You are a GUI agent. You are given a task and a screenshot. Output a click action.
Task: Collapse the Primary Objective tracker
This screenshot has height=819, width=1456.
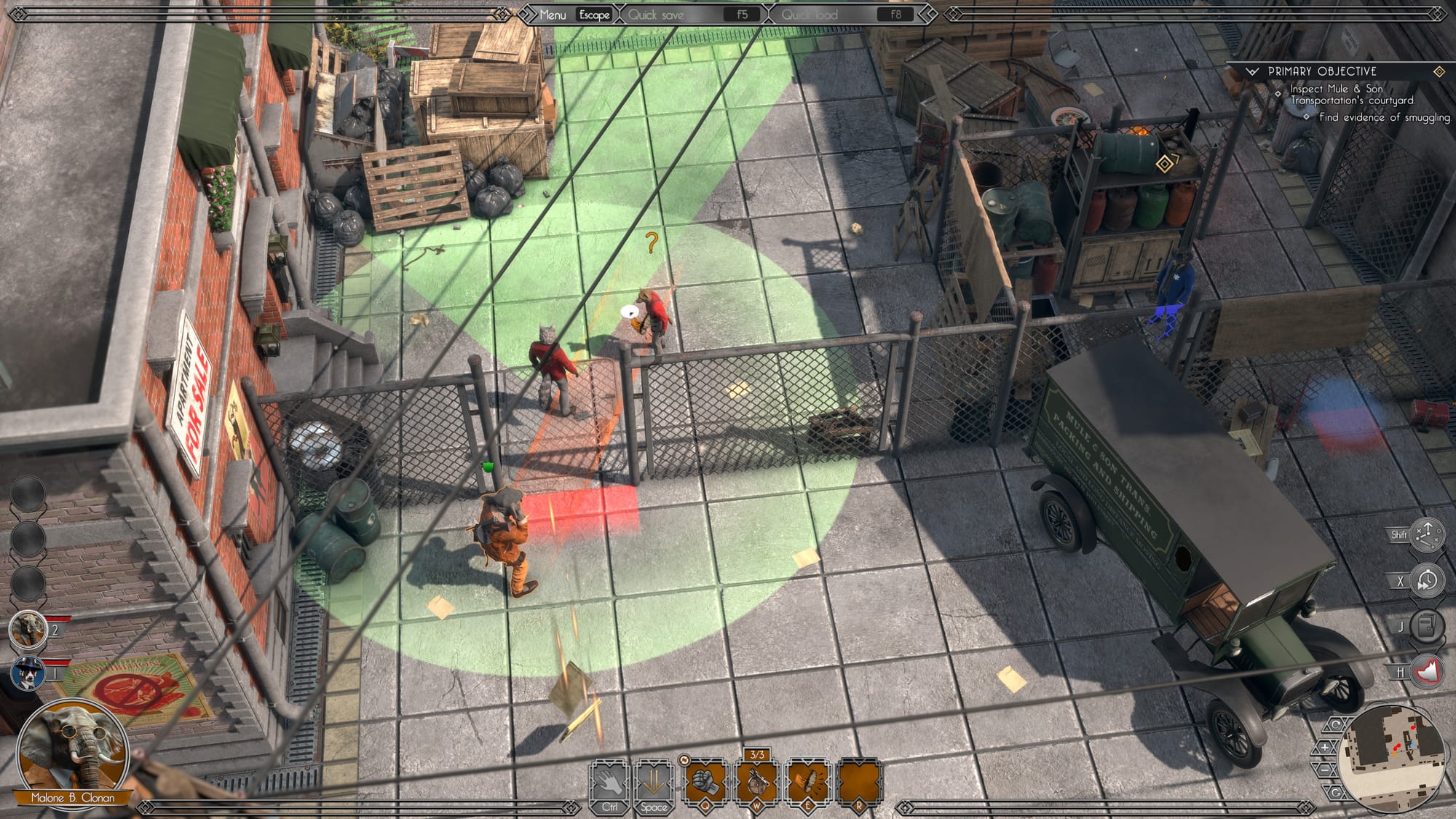coord(1252,71)
